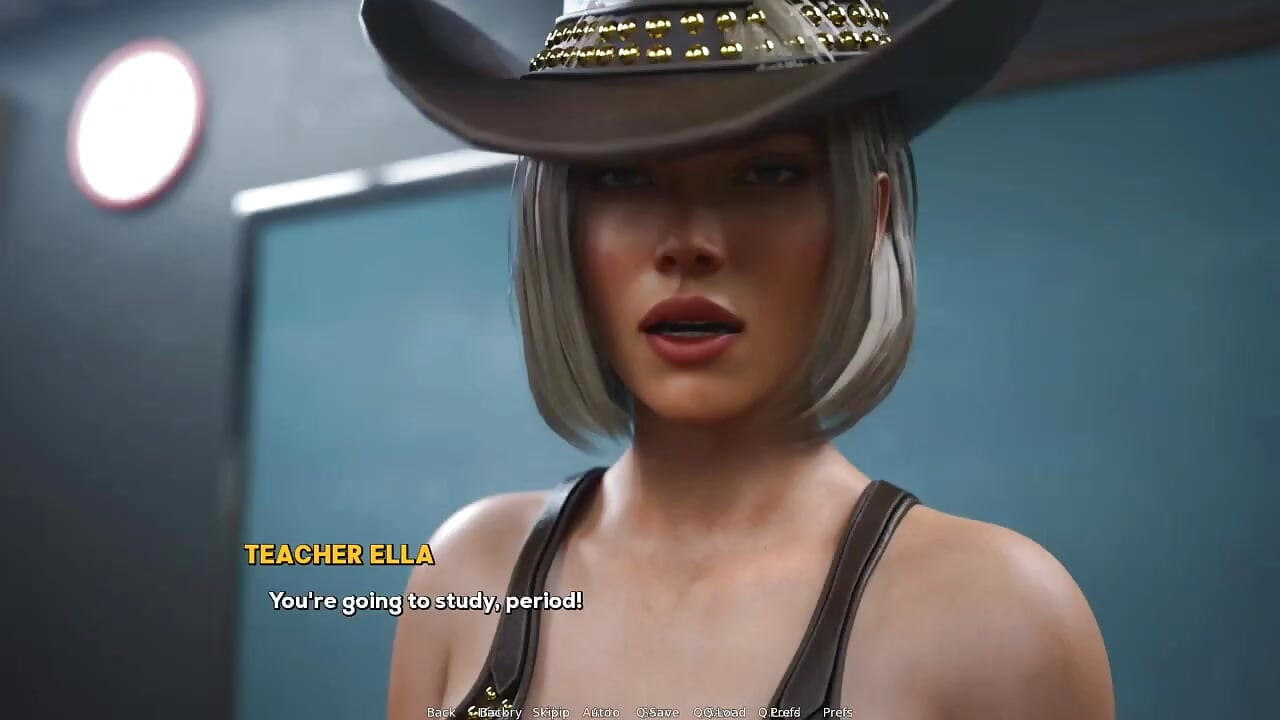
Task: Restore the latest quick save
Action: [x=719, y=711]
